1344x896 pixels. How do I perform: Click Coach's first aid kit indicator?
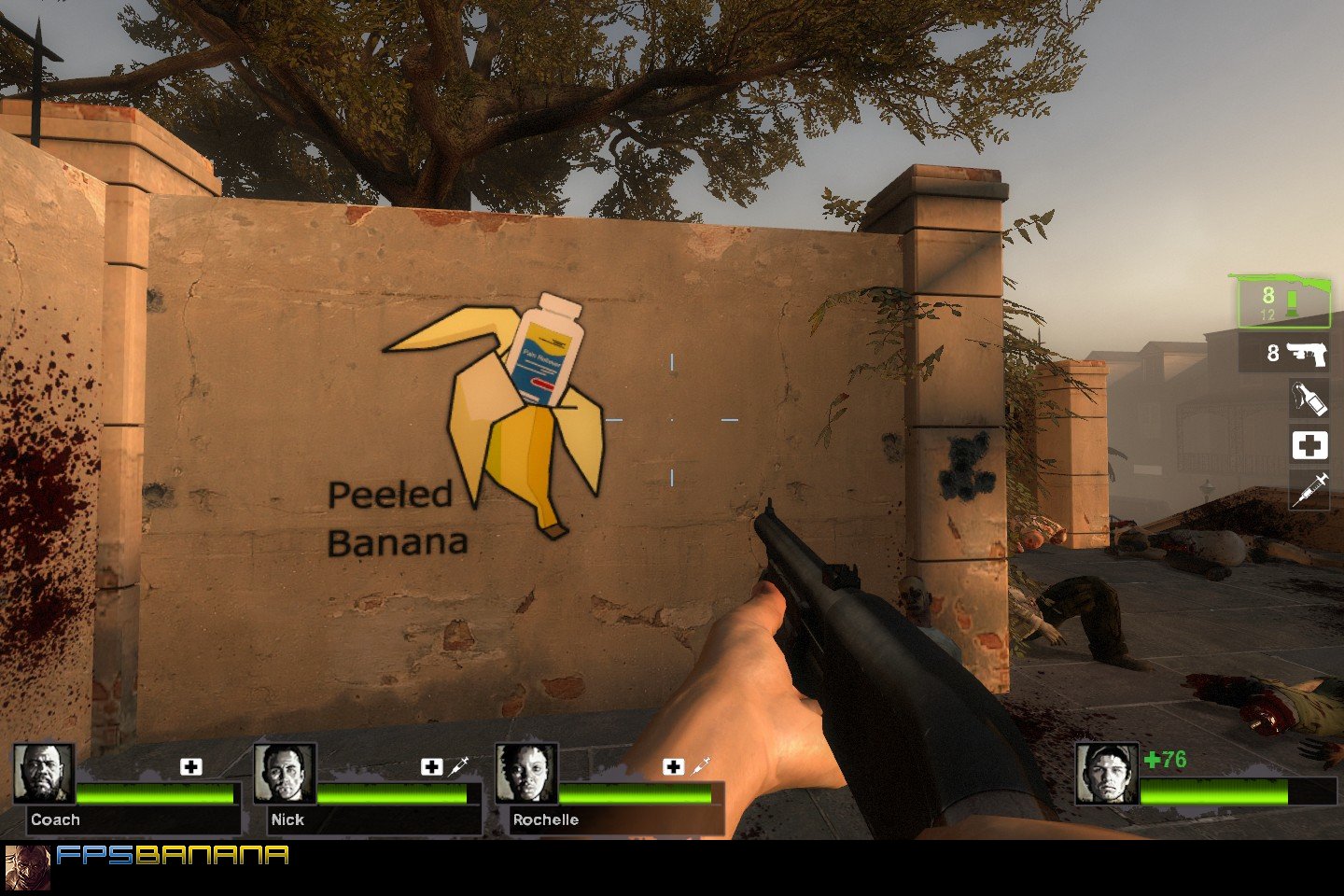tap(192, 767)
